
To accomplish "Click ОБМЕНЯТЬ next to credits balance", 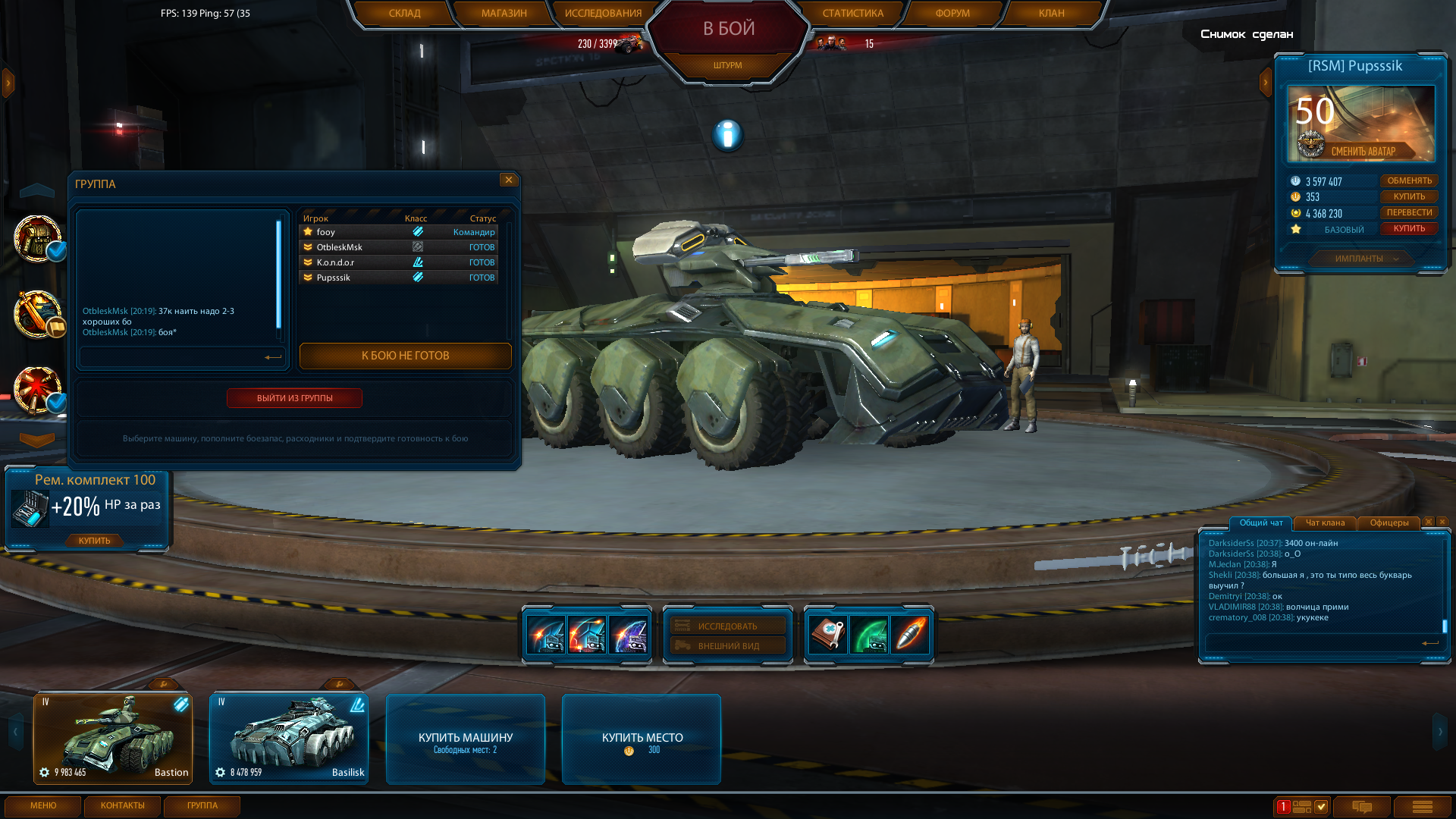I will [x=1409, y=180].
